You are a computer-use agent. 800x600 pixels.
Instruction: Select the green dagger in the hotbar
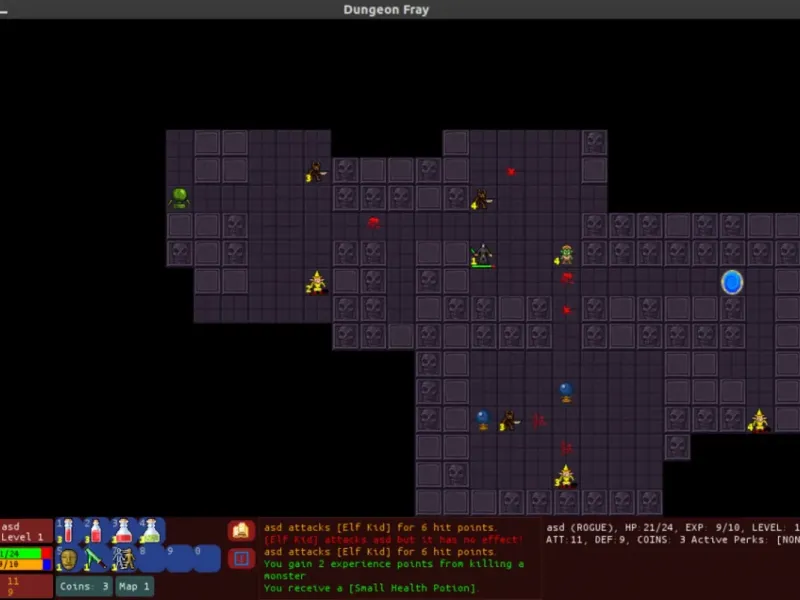pyautogui.click(x=96, y=558)
